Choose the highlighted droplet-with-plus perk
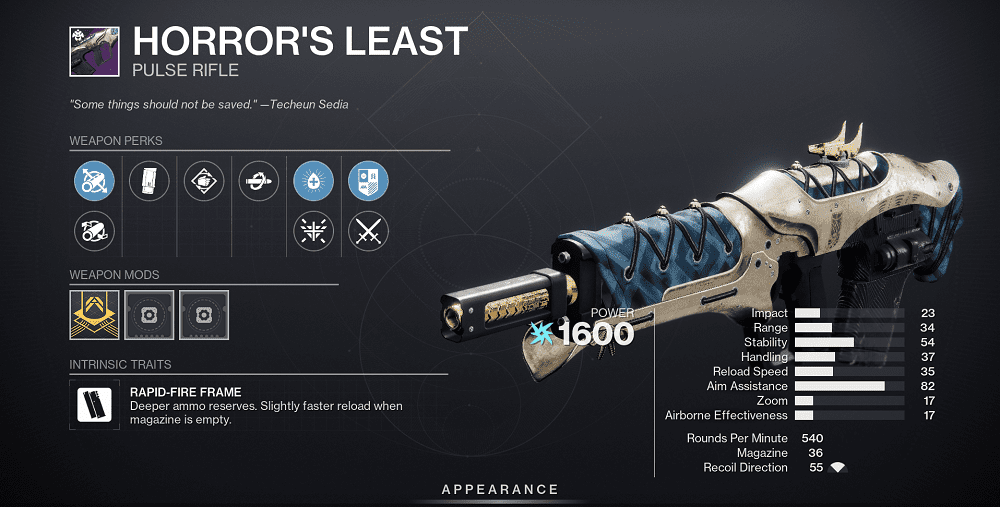Viewport: 1000px width, 507px height. coord(313,181)
